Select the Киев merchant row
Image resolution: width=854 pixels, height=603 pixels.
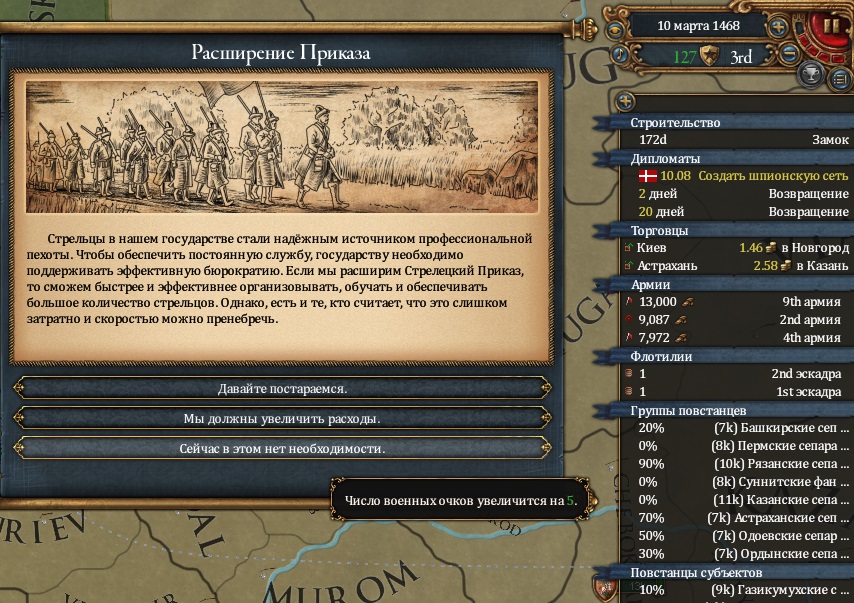point(736,247)
